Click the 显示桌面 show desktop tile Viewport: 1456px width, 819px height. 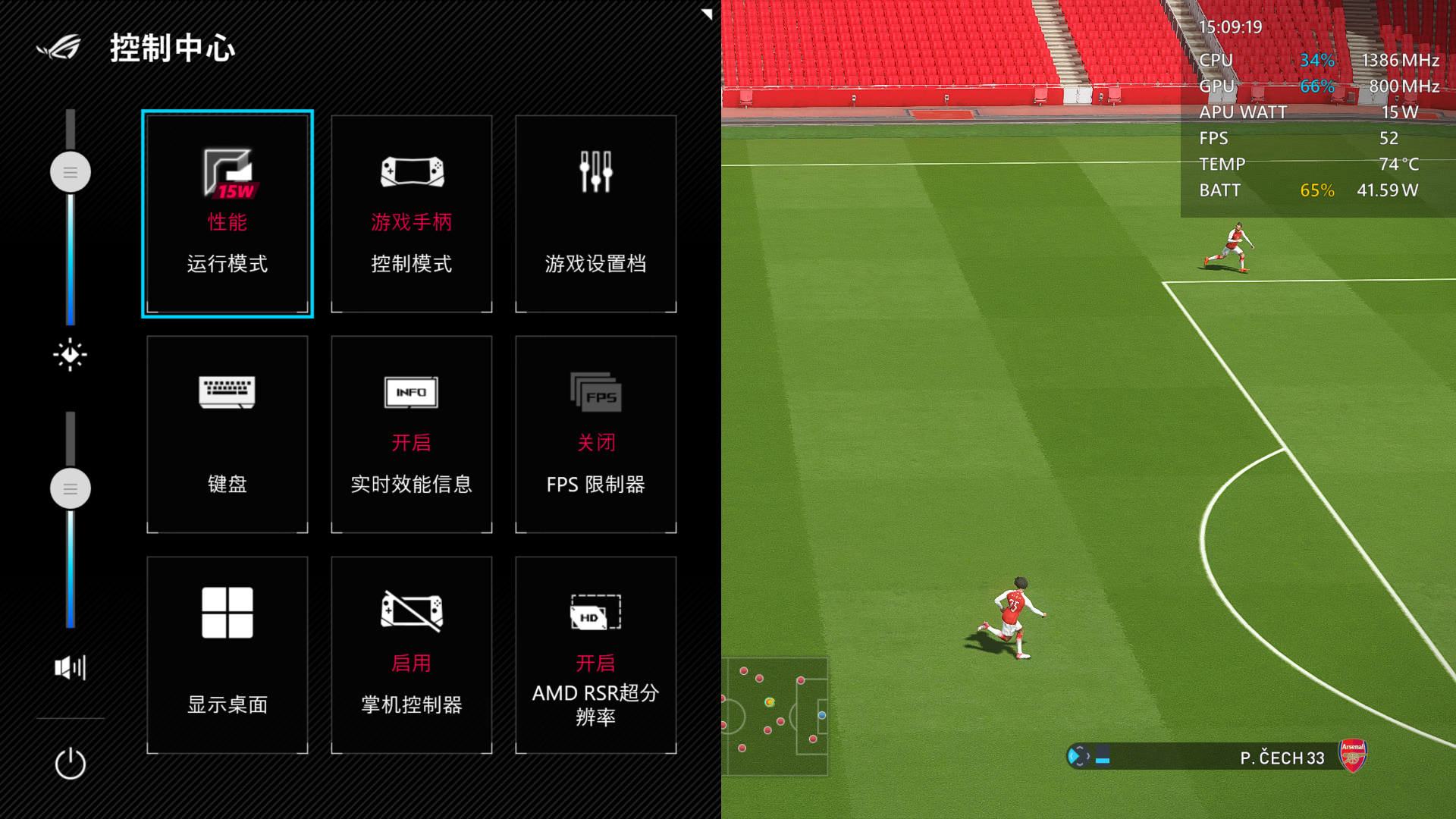227,654
